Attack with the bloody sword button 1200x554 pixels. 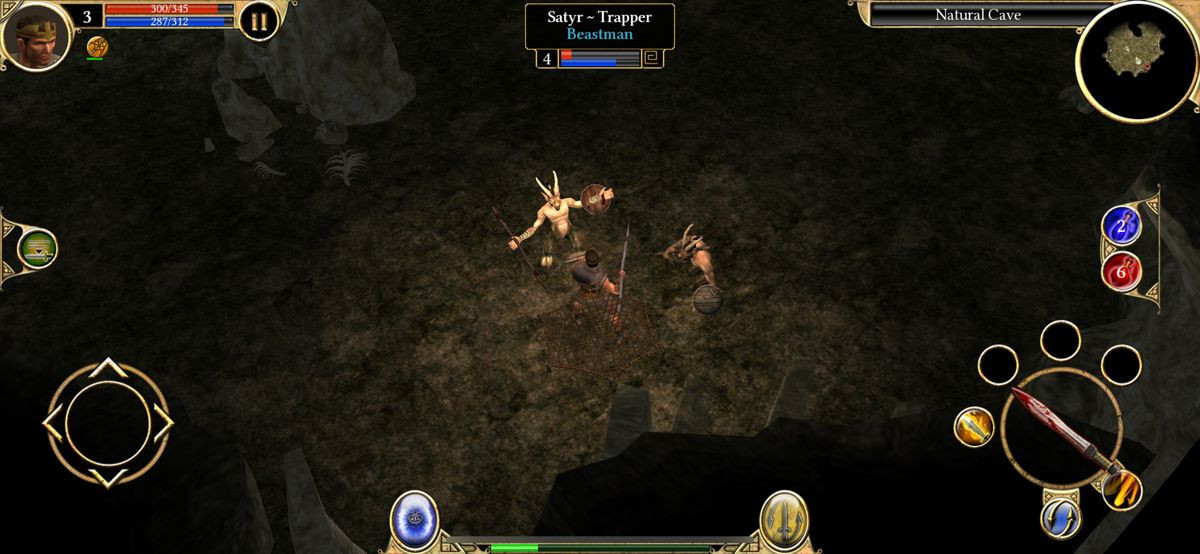click(1060, 427)
